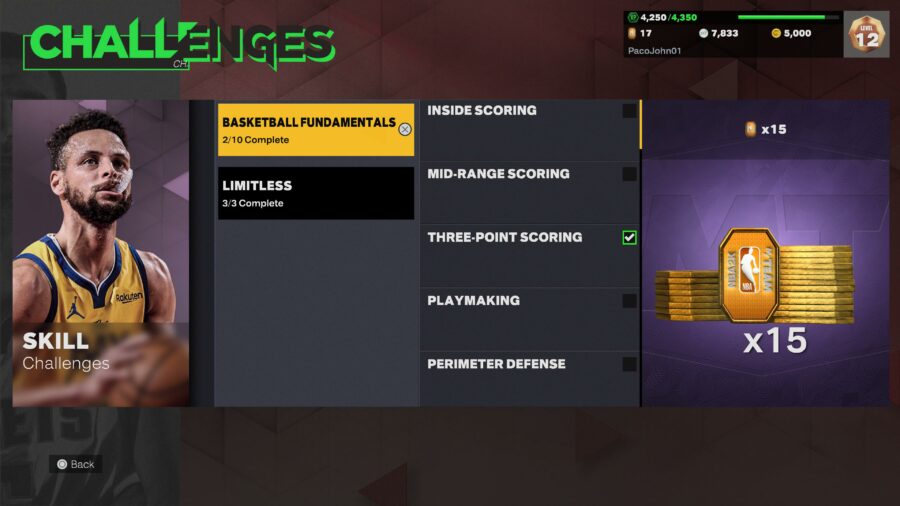Choose the Inside Scoring challenge
900x506 pixels.
click(x=529, y=129)
